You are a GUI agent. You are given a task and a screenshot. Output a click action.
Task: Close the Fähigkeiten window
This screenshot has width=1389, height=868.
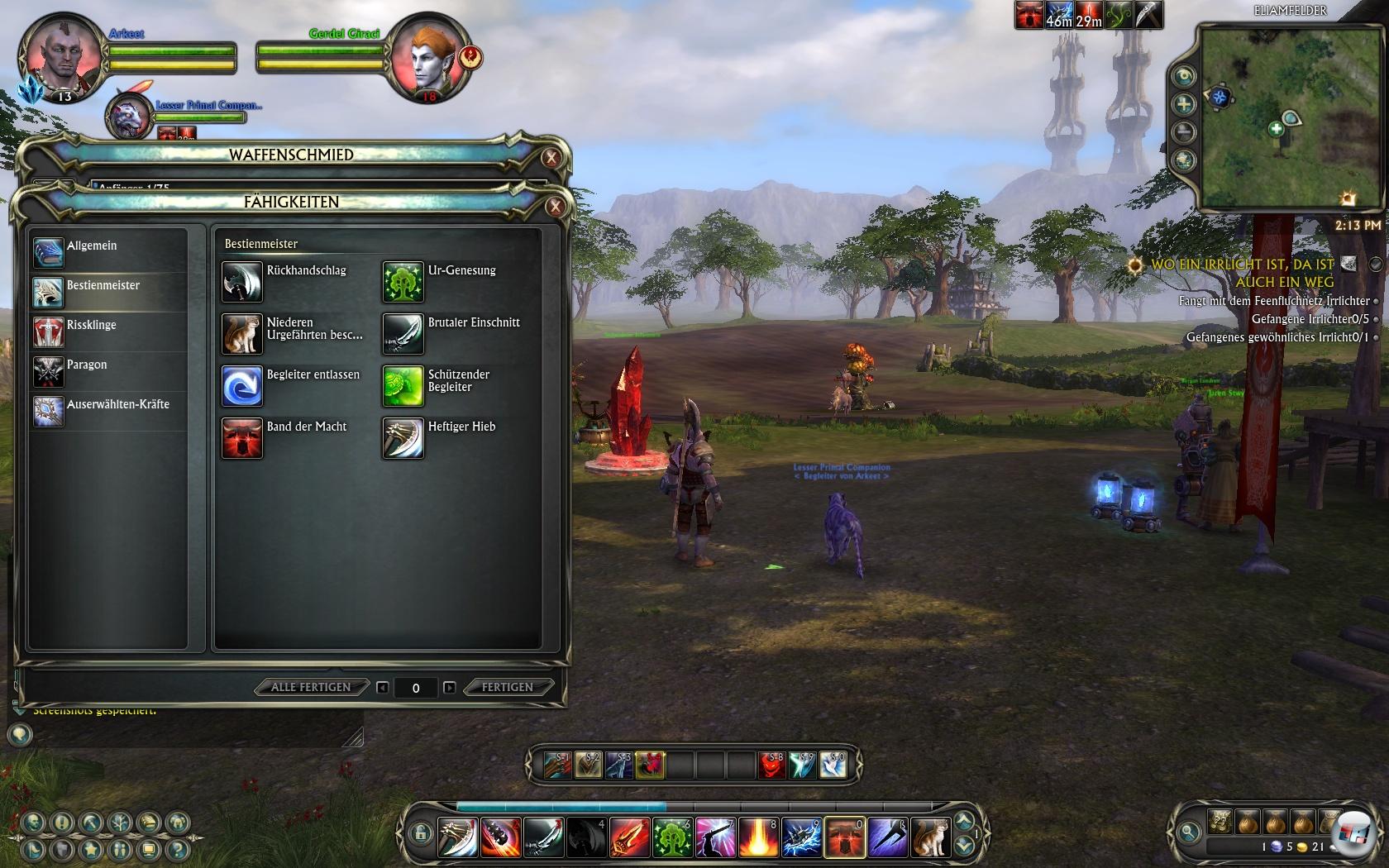[556, 206]
